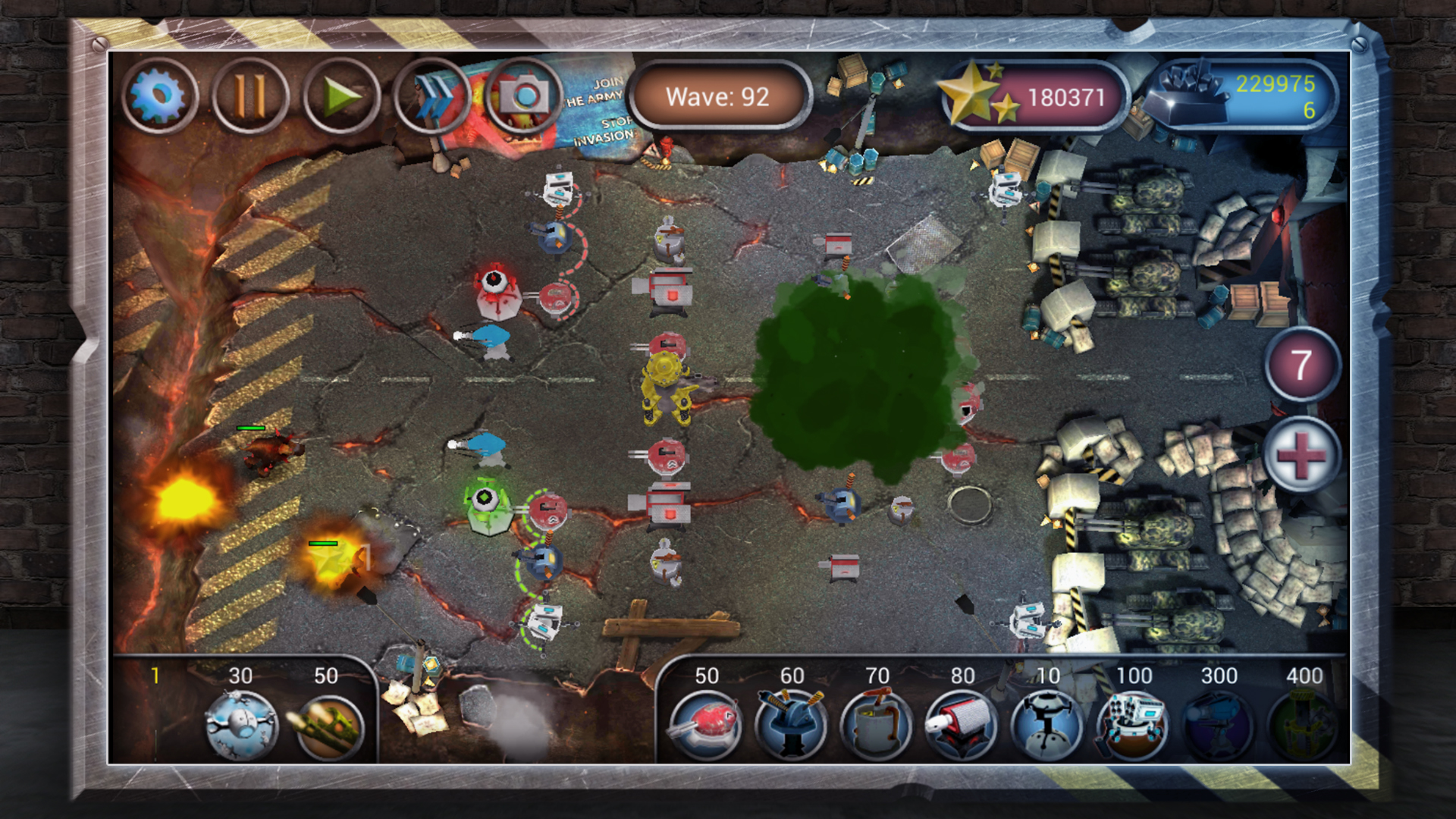Select the 30-cost drone ability
The height and width of the screenshot is (819, 1456).
(241, 724)
